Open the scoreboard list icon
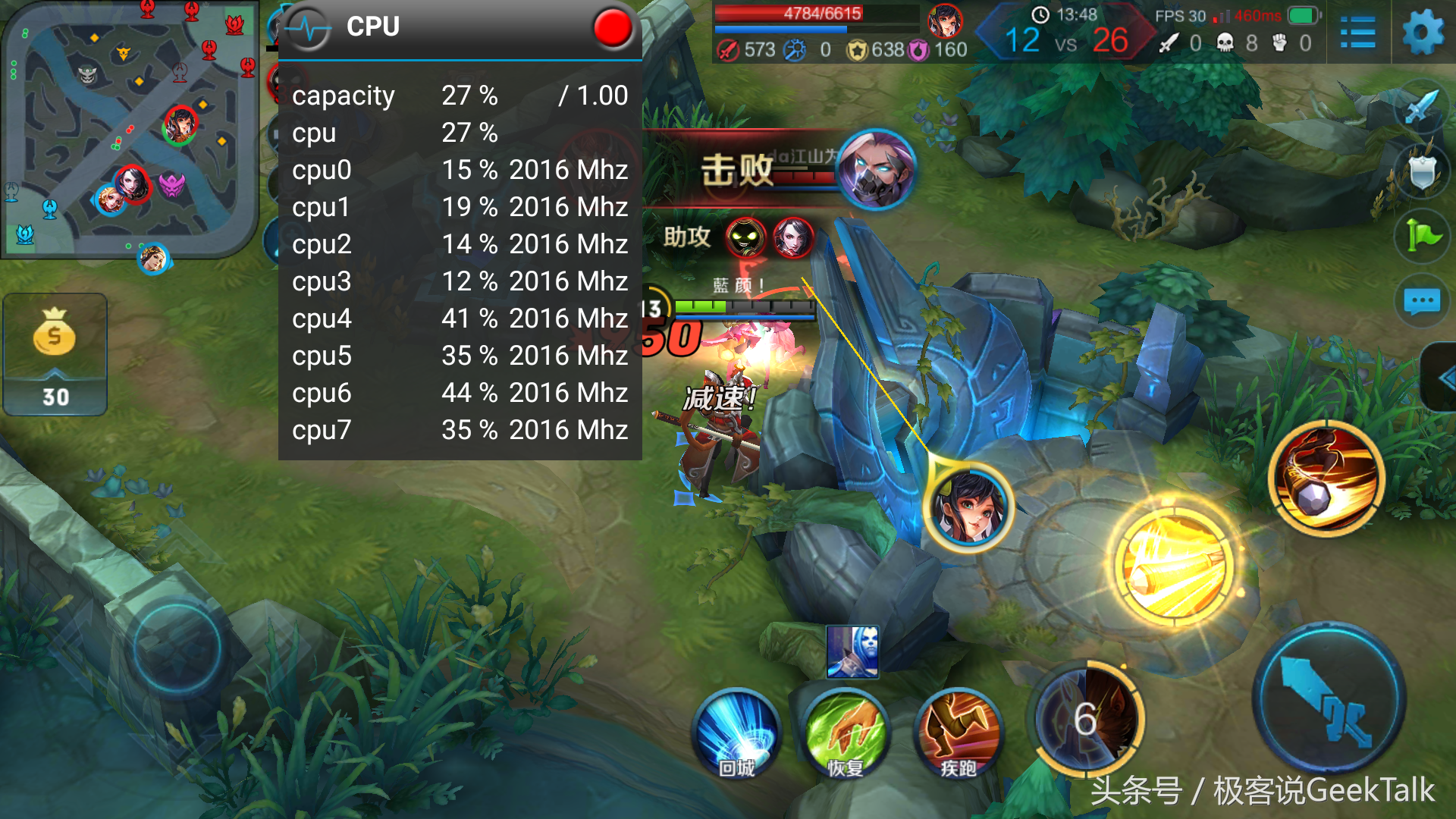 (x=1357, y=33)
